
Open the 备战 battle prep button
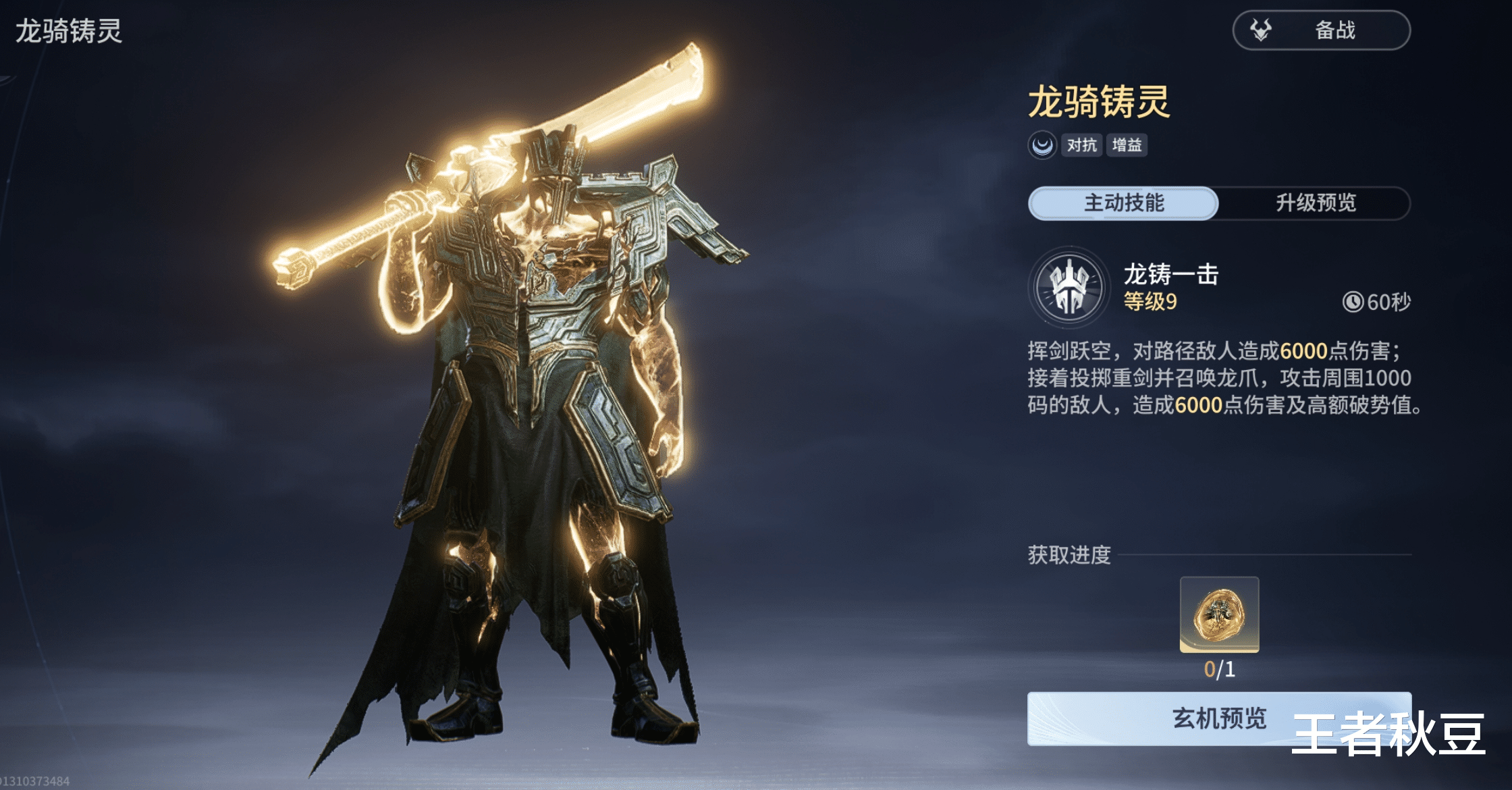click(x=1321, y=30)
